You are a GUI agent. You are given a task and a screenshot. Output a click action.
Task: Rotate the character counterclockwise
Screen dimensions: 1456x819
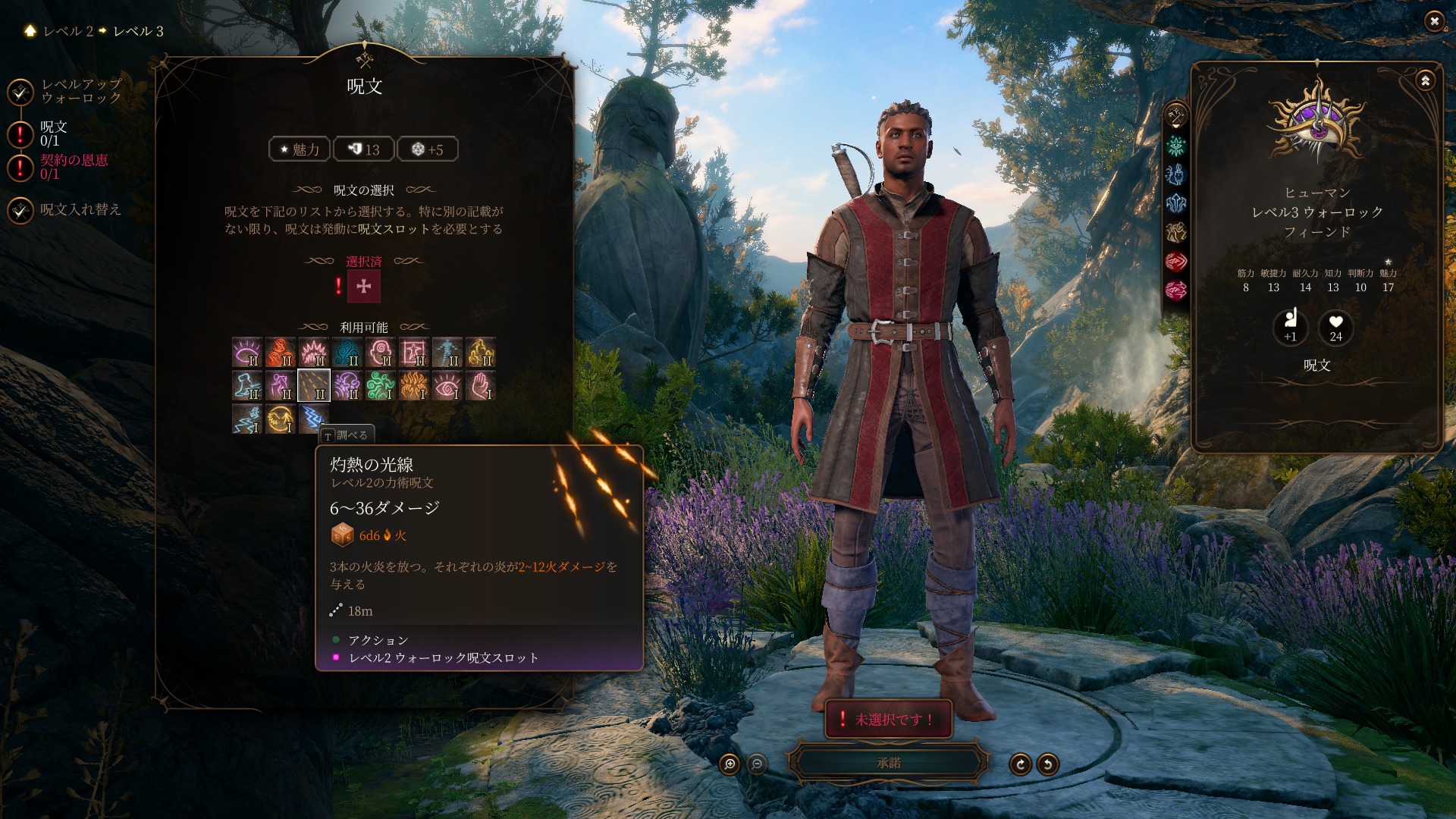coord(1047,764)
